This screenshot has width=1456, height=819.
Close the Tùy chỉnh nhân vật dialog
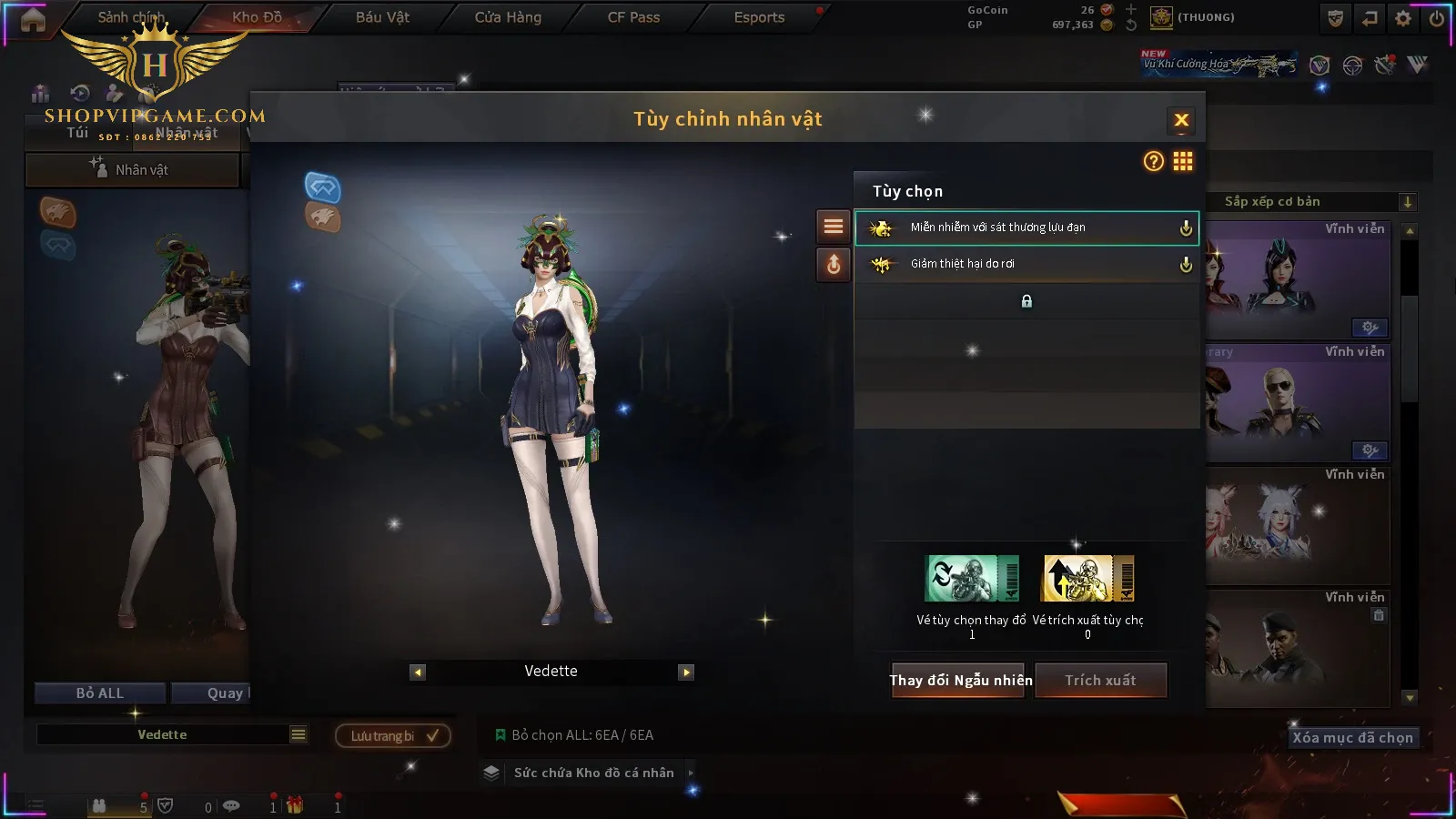[1181, 120]
